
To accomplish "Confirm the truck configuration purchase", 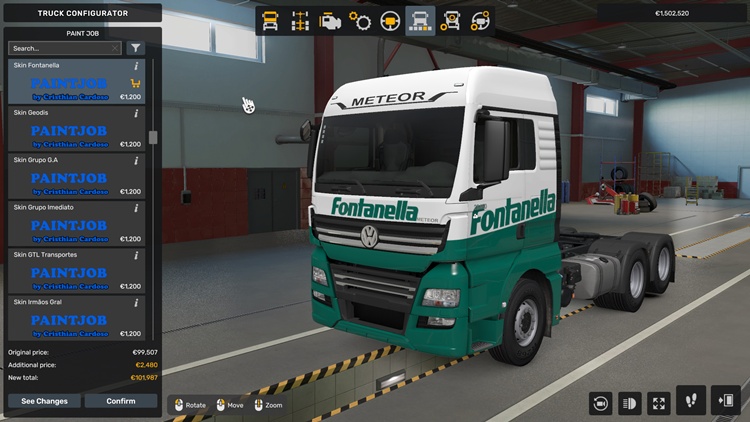I will 121,401.
